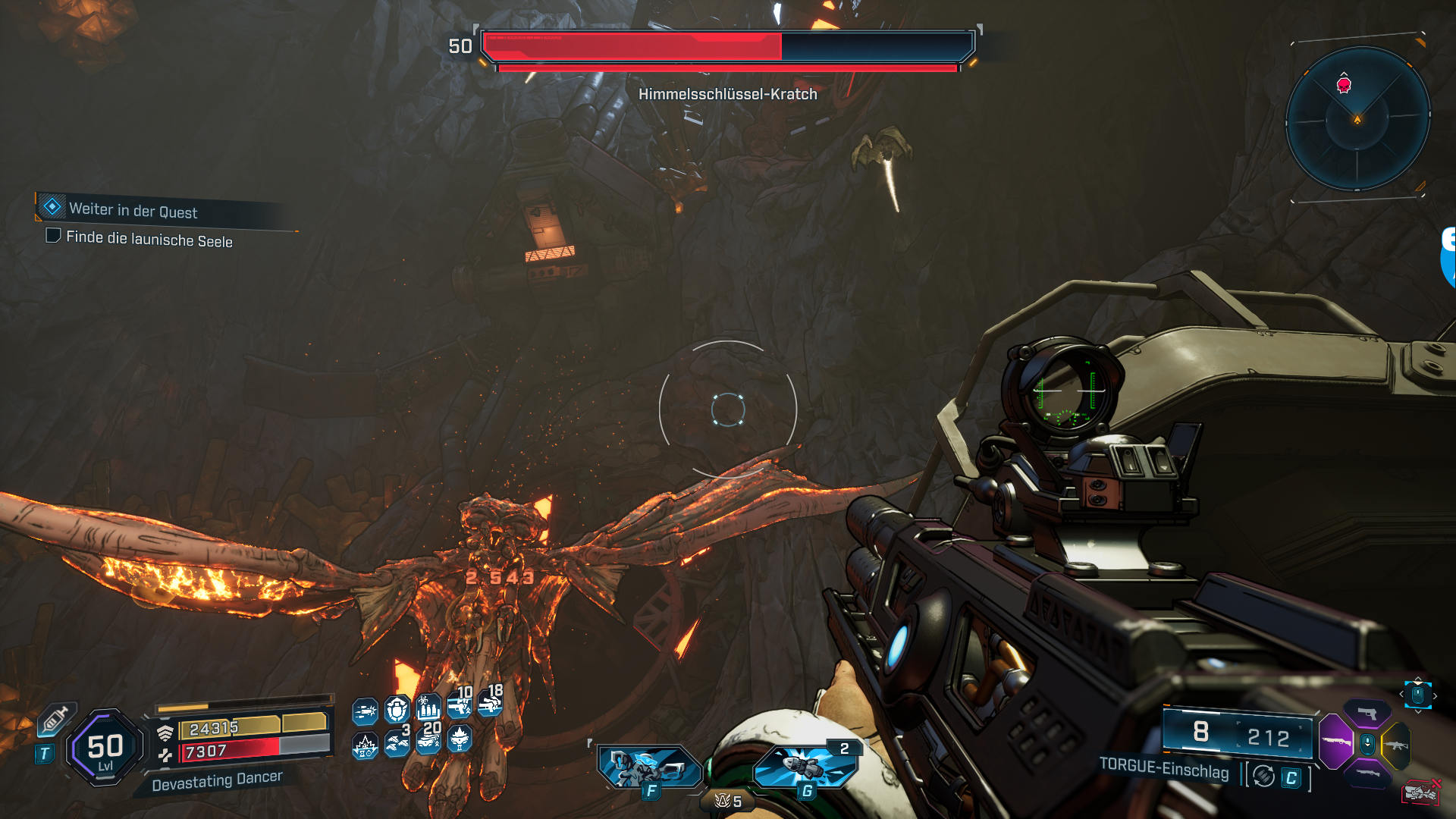Inspect the biohazard ammo buff icon

[x=428, y=709]
